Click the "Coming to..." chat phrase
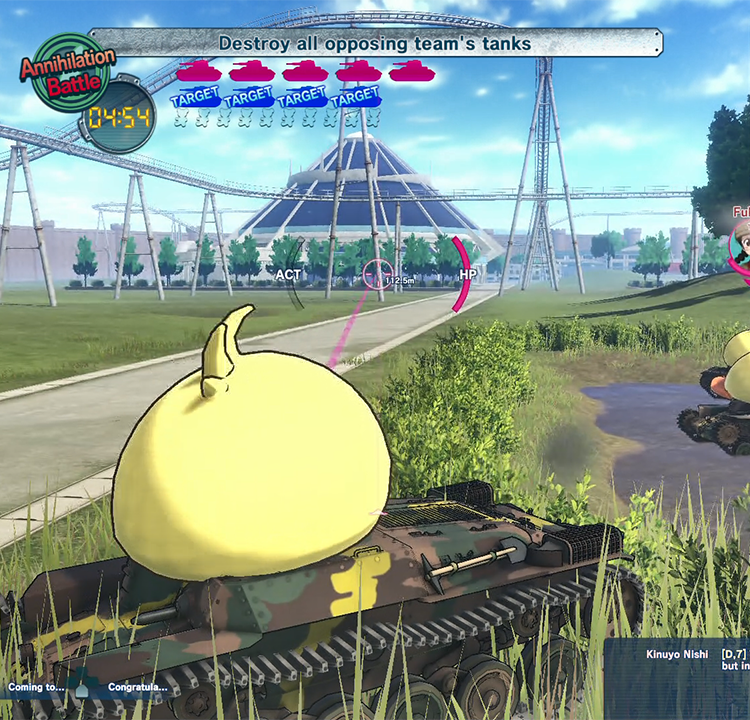750x720 pixels. pyautogui.click(x=37, y=688)
